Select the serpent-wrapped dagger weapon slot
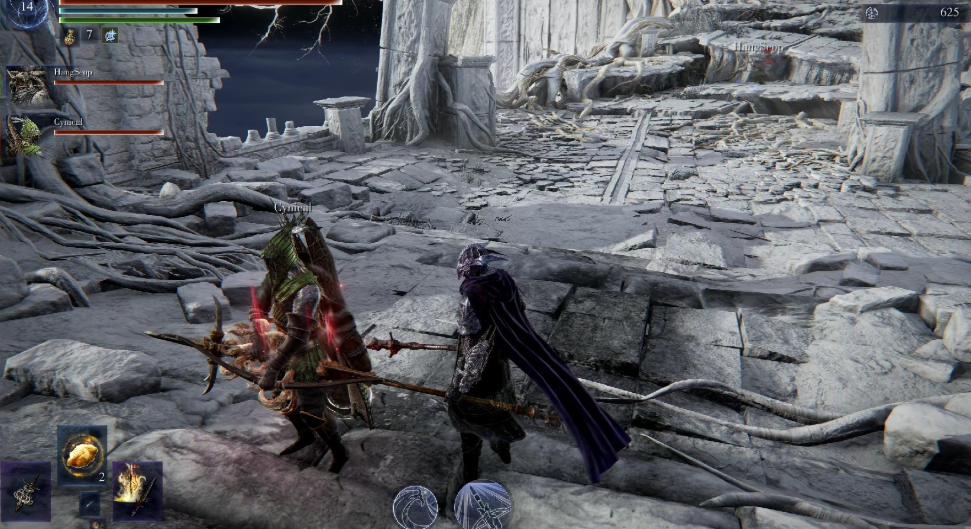Image resolution: width=971 pixels, height=529 pixels. 25,490
